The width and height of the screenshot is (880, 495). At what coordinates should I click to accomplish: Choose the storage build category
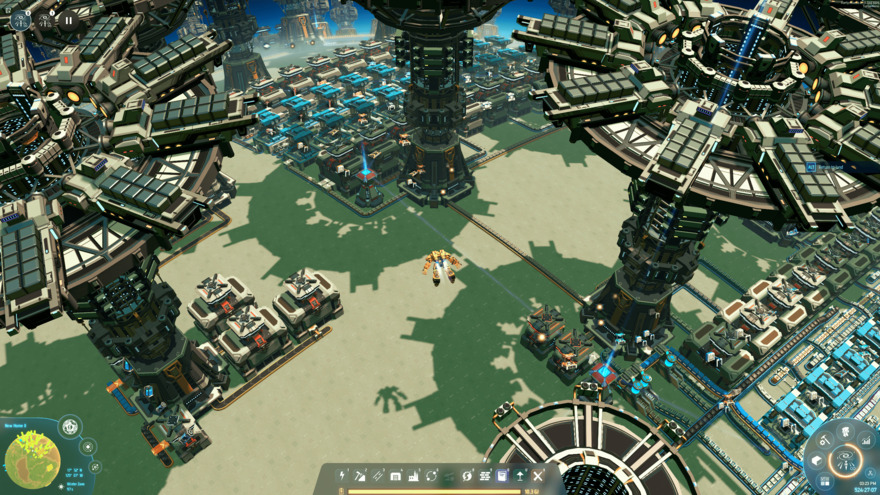[396, 476]
